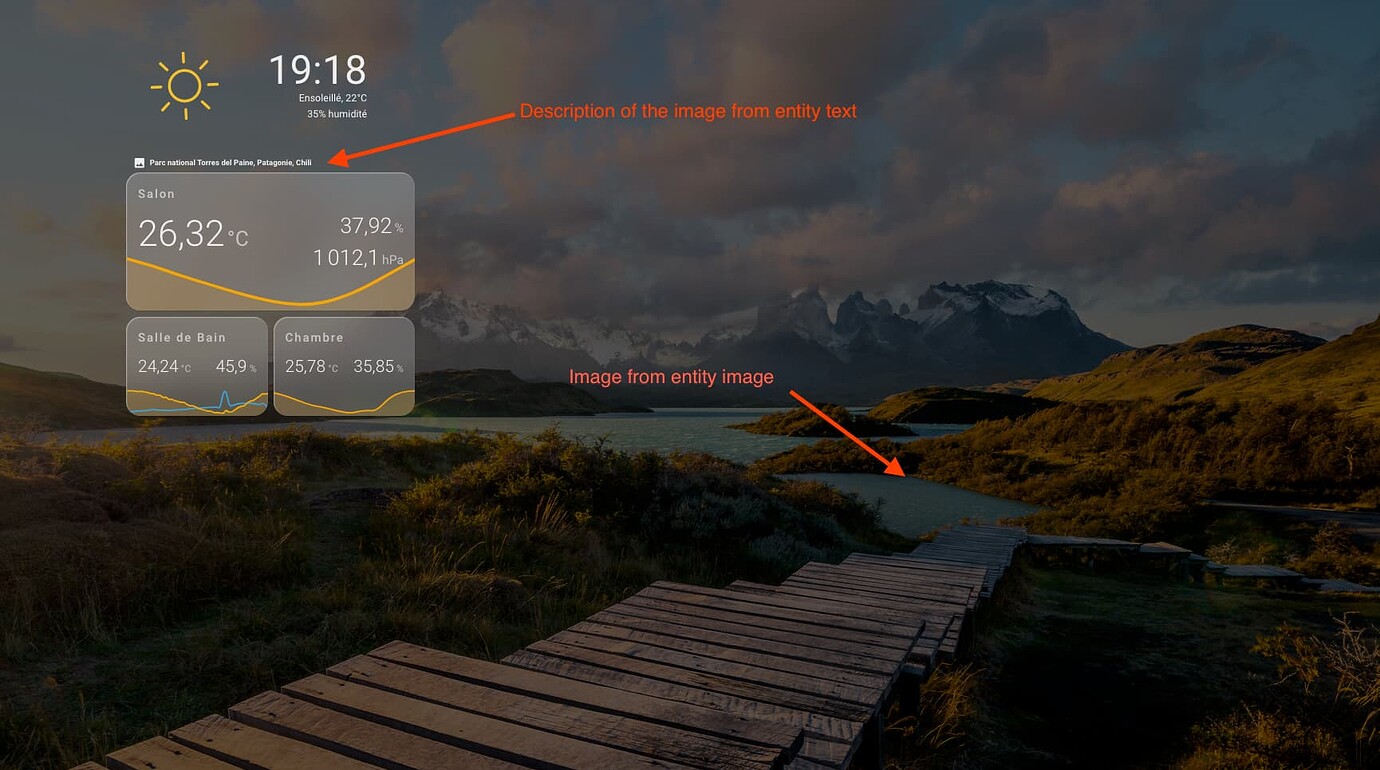Click the Salon card title
This screenshot has width=1380, height=770.
coord(157,193)
